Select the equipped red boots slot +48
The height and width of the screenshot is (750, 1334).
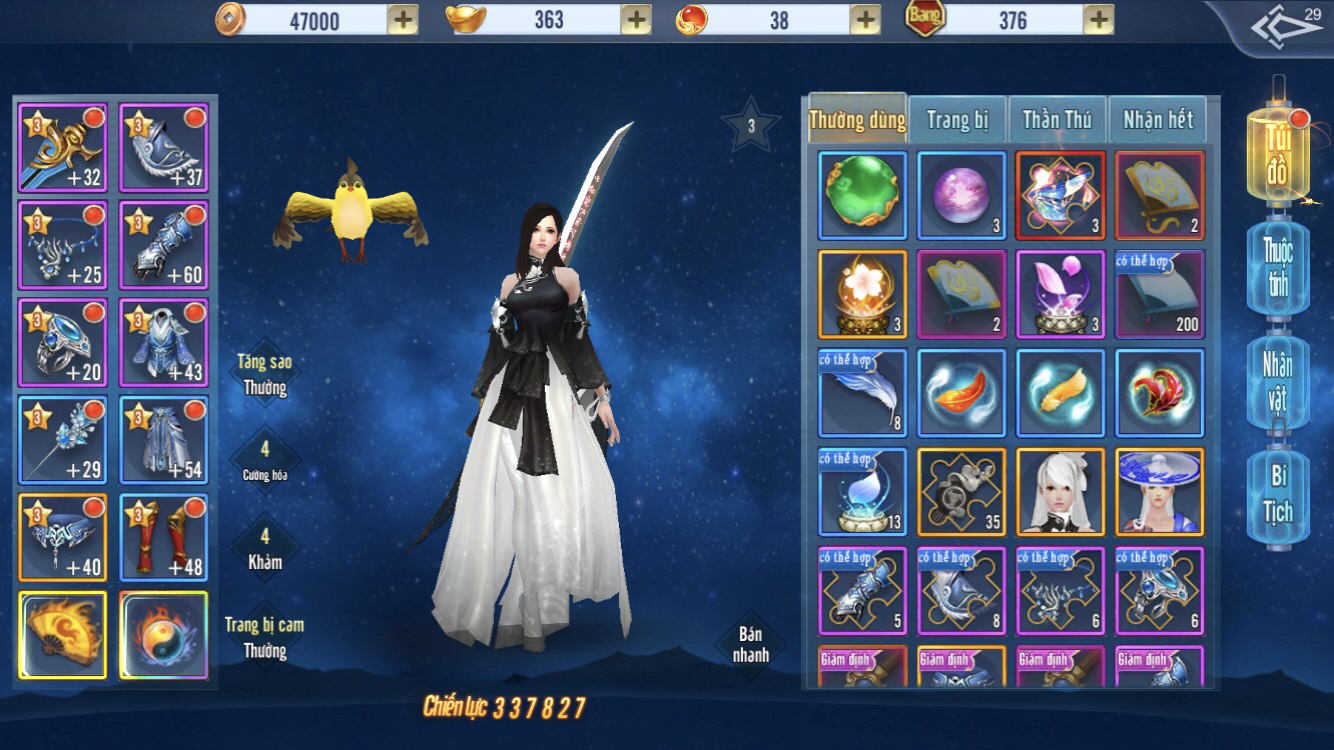pos(163,538)
